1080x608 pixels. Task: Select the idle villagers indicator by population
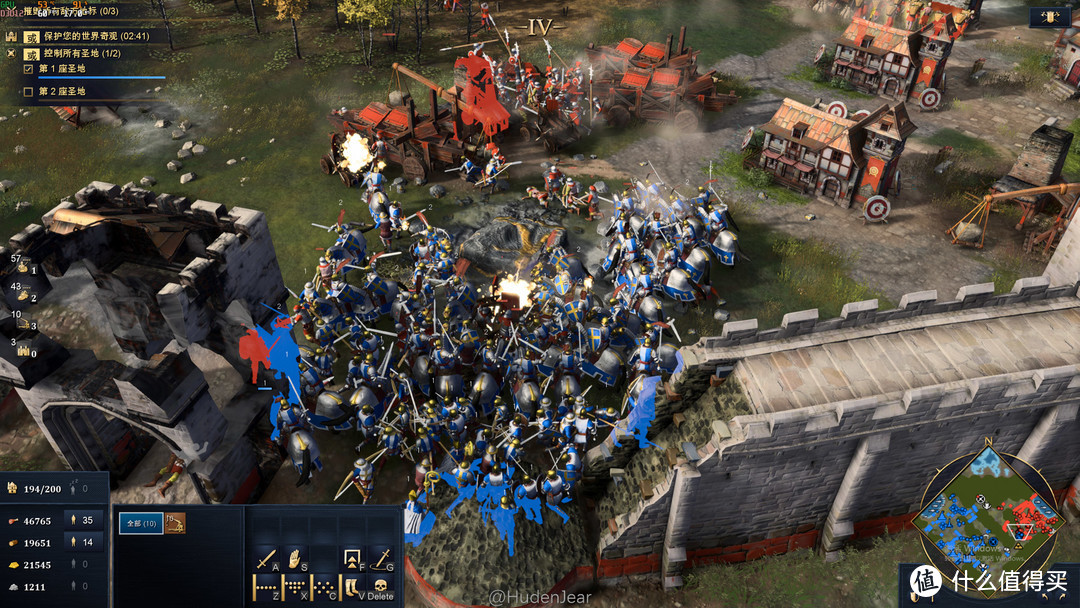pyautogui.click(x=82, y=489)
